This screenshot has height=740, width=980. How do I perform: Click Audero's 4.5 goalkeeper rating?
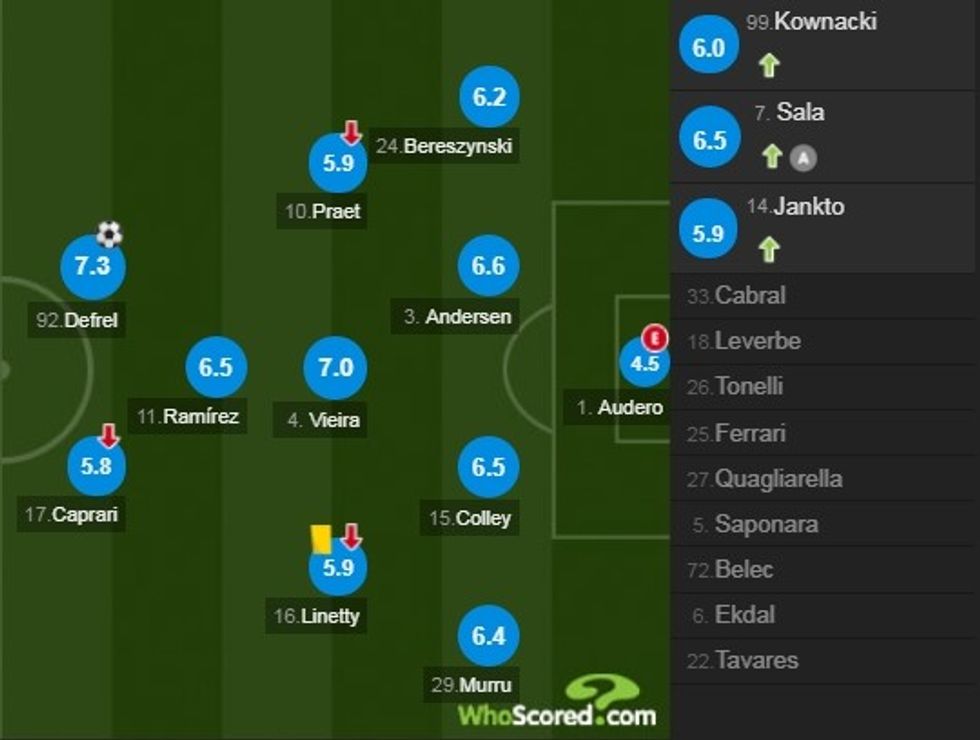tap(644, 364)
